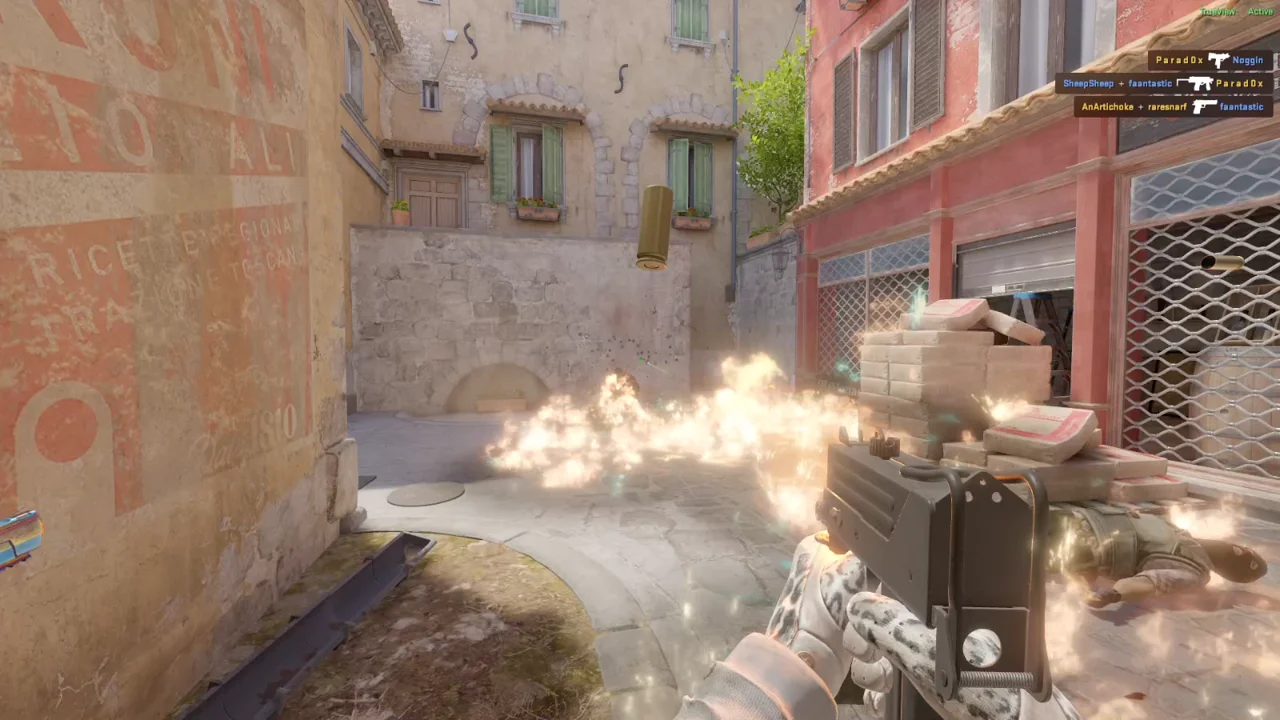The width and height of the screenshot is (1280, 720).
Task: Click the SheepSheep and faantastic kill feed row
Action: point(1164,84)
